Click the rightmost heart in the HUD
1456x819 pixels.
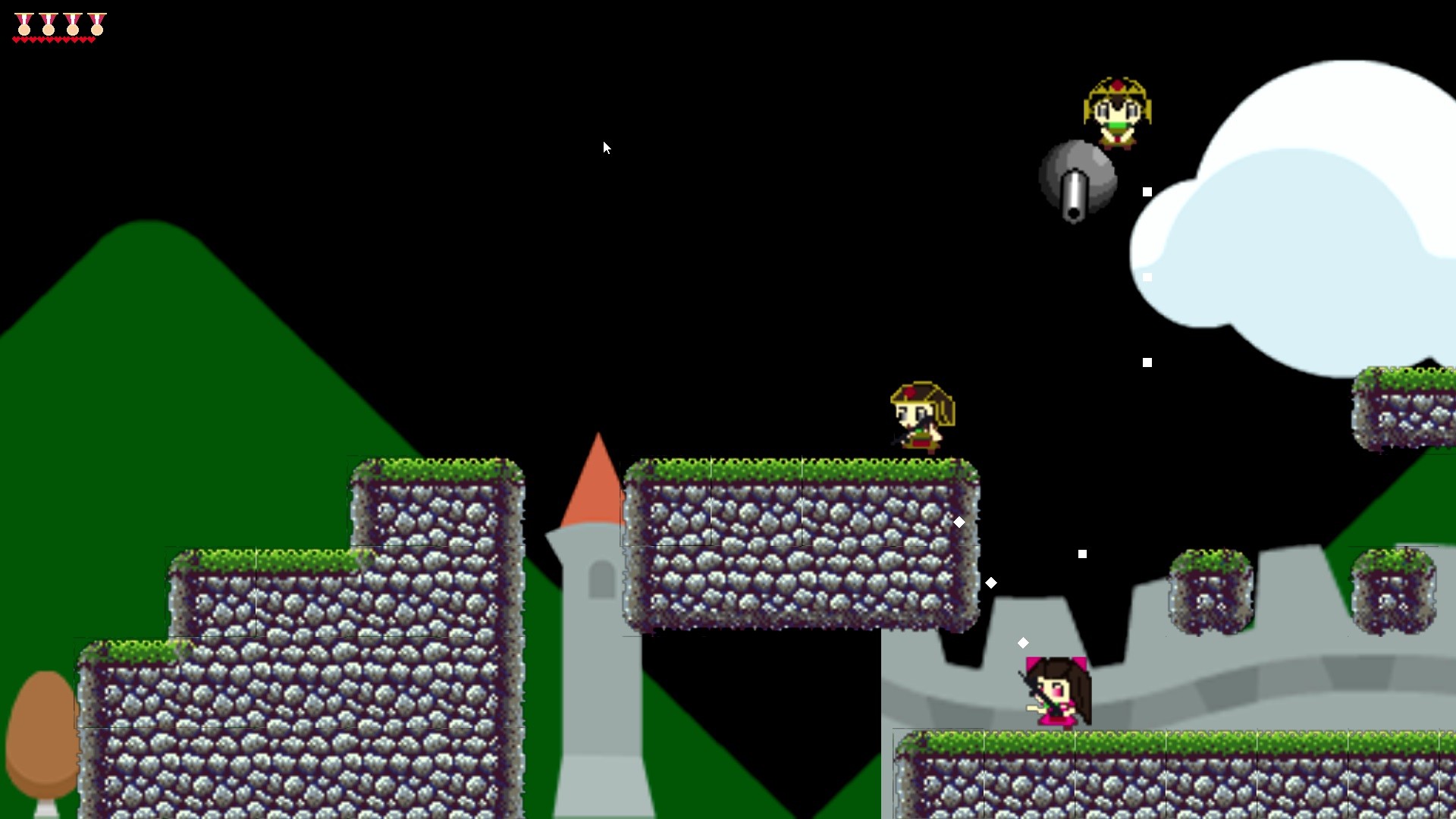(93, 39)
